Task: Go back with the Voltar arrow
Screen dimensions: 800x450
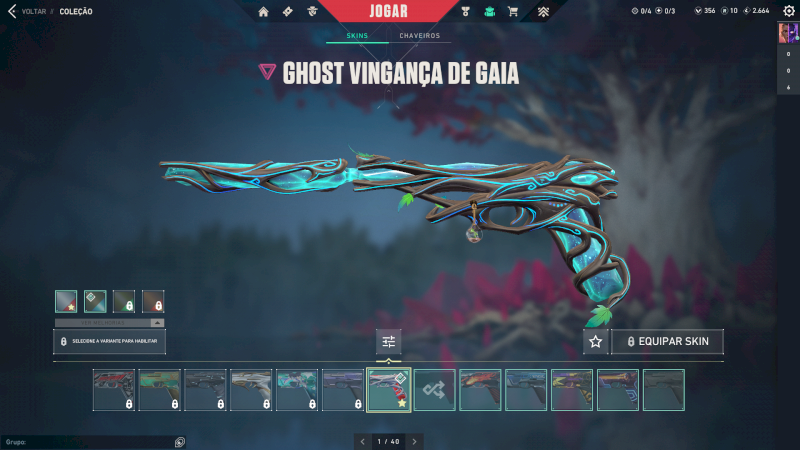Action: (12, 12)
